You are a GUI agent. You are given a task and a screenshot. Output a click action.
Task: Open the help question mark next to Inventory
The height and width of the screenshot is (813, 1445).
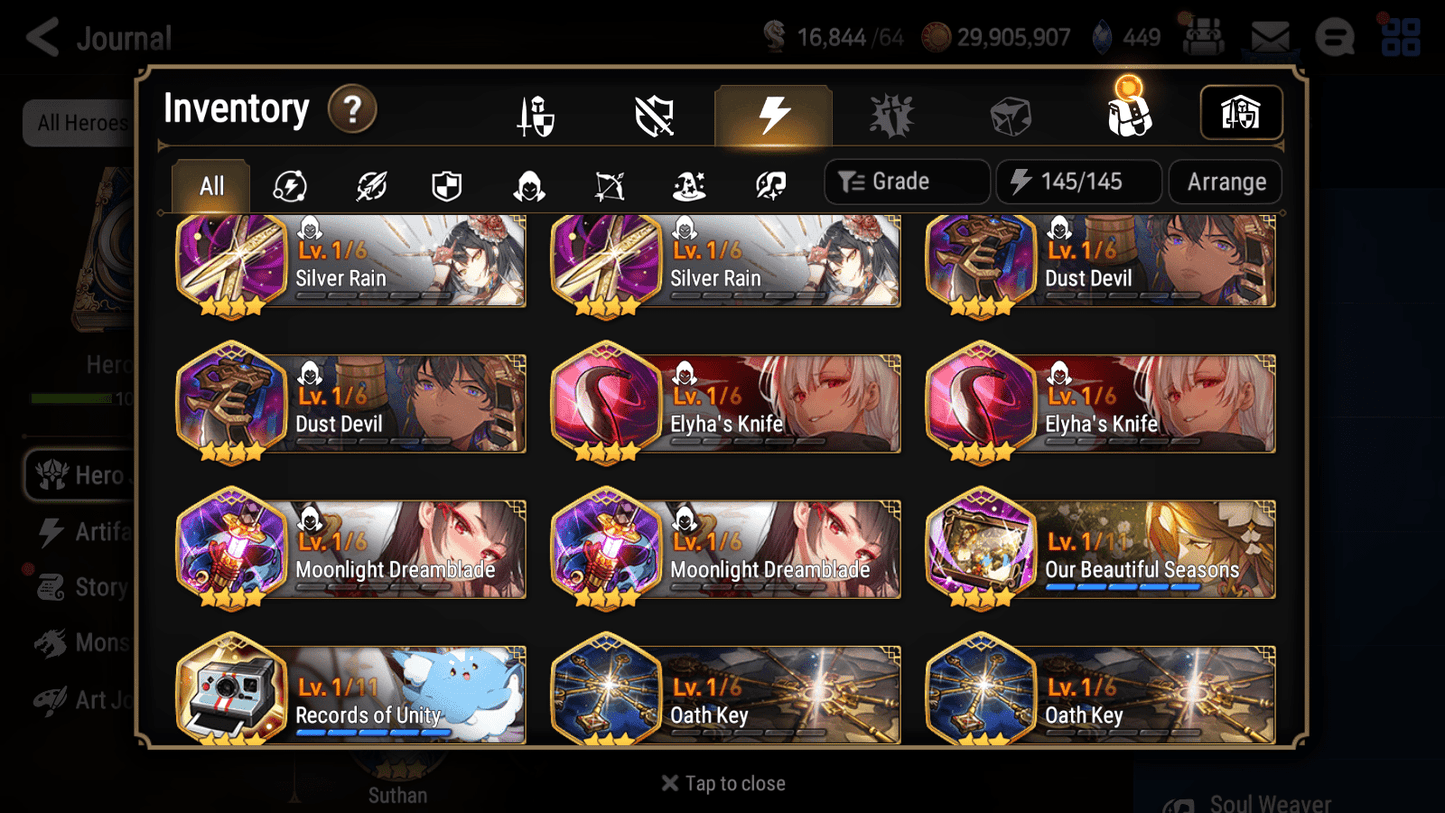point(352,111)
